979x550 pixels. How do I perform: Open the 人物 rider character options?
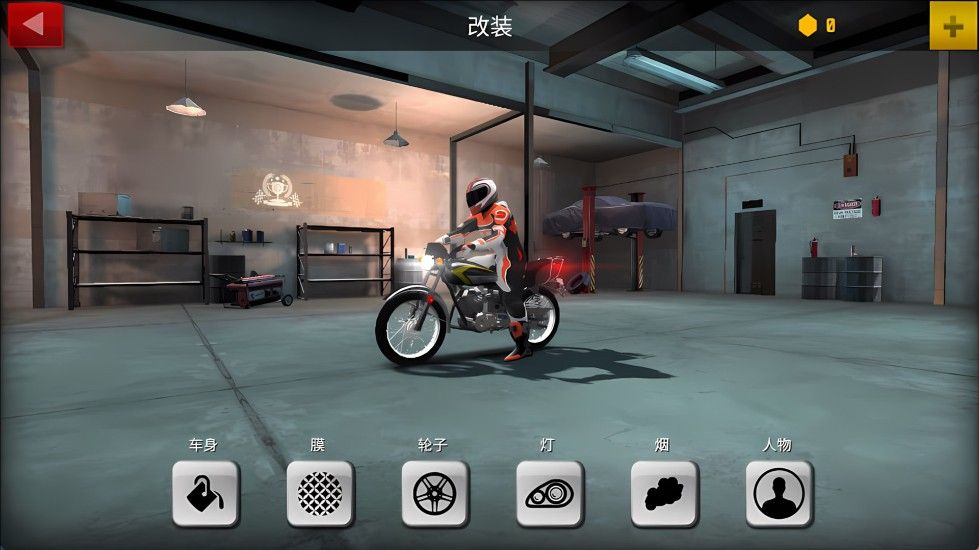coord(779,493)
